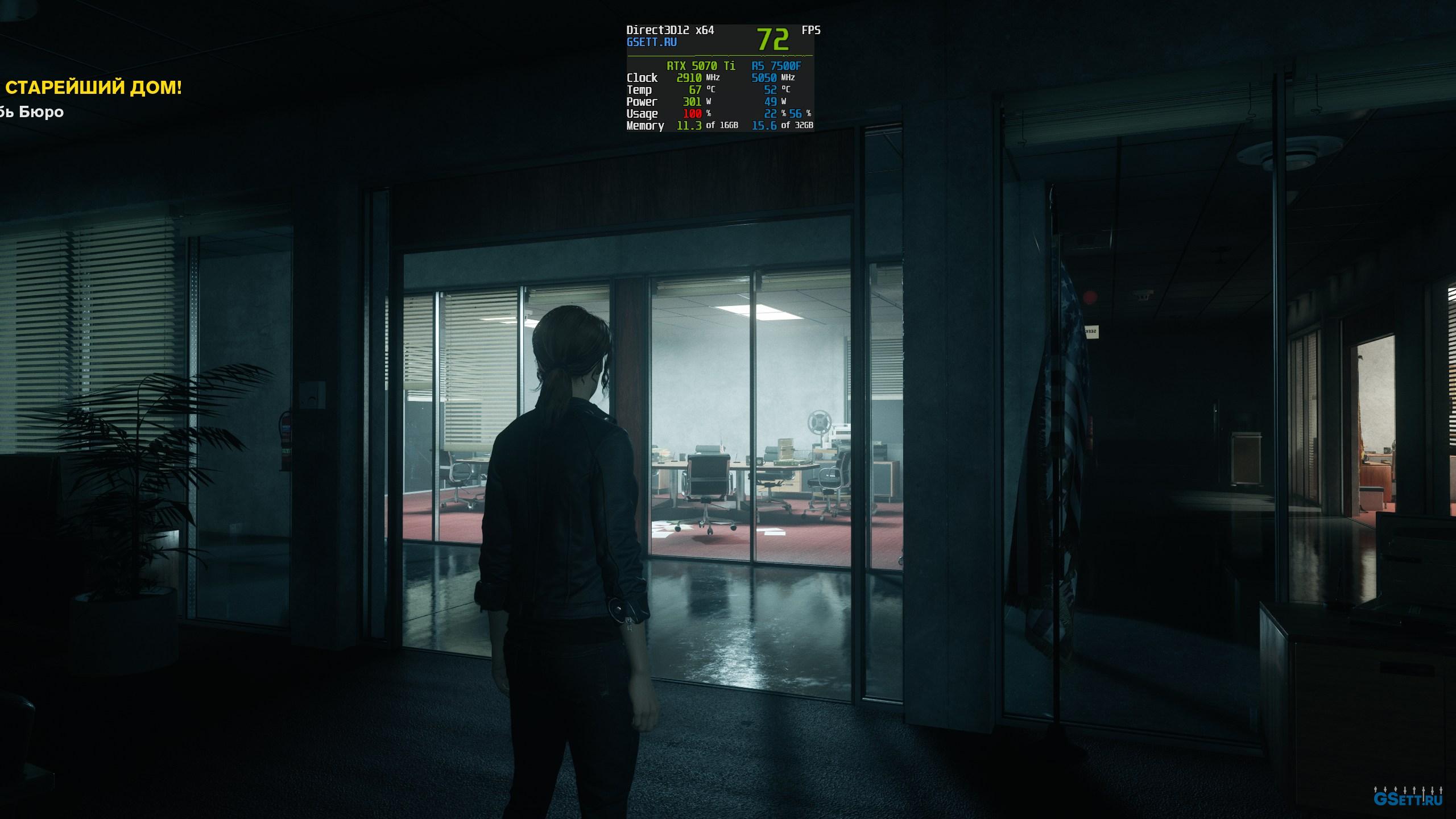Click the GSETT.RU link in the performance overlay

point(651,43)
